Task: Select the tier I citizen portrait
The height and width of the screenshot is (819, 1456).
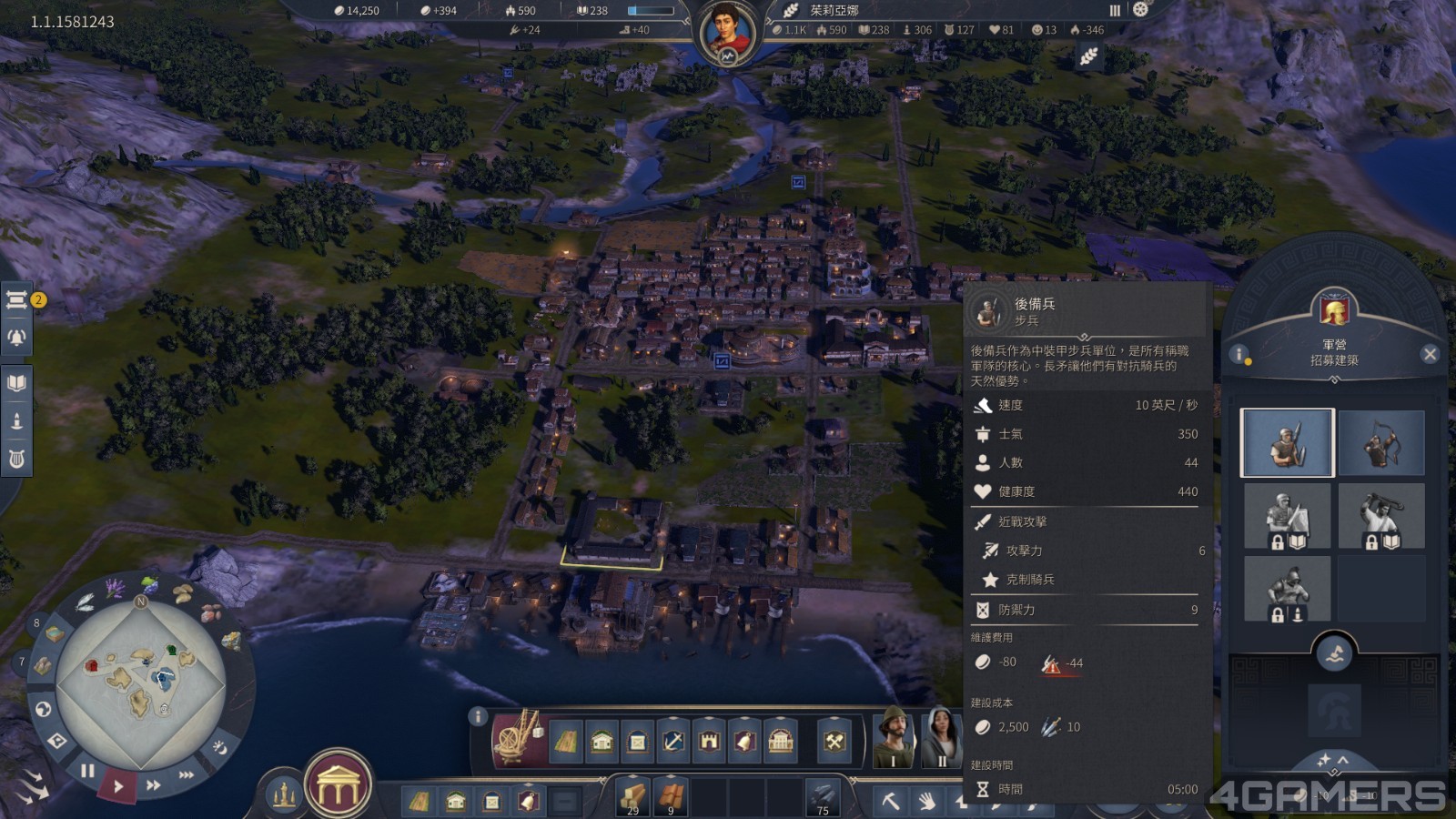Action: click(x=893, y=737)
